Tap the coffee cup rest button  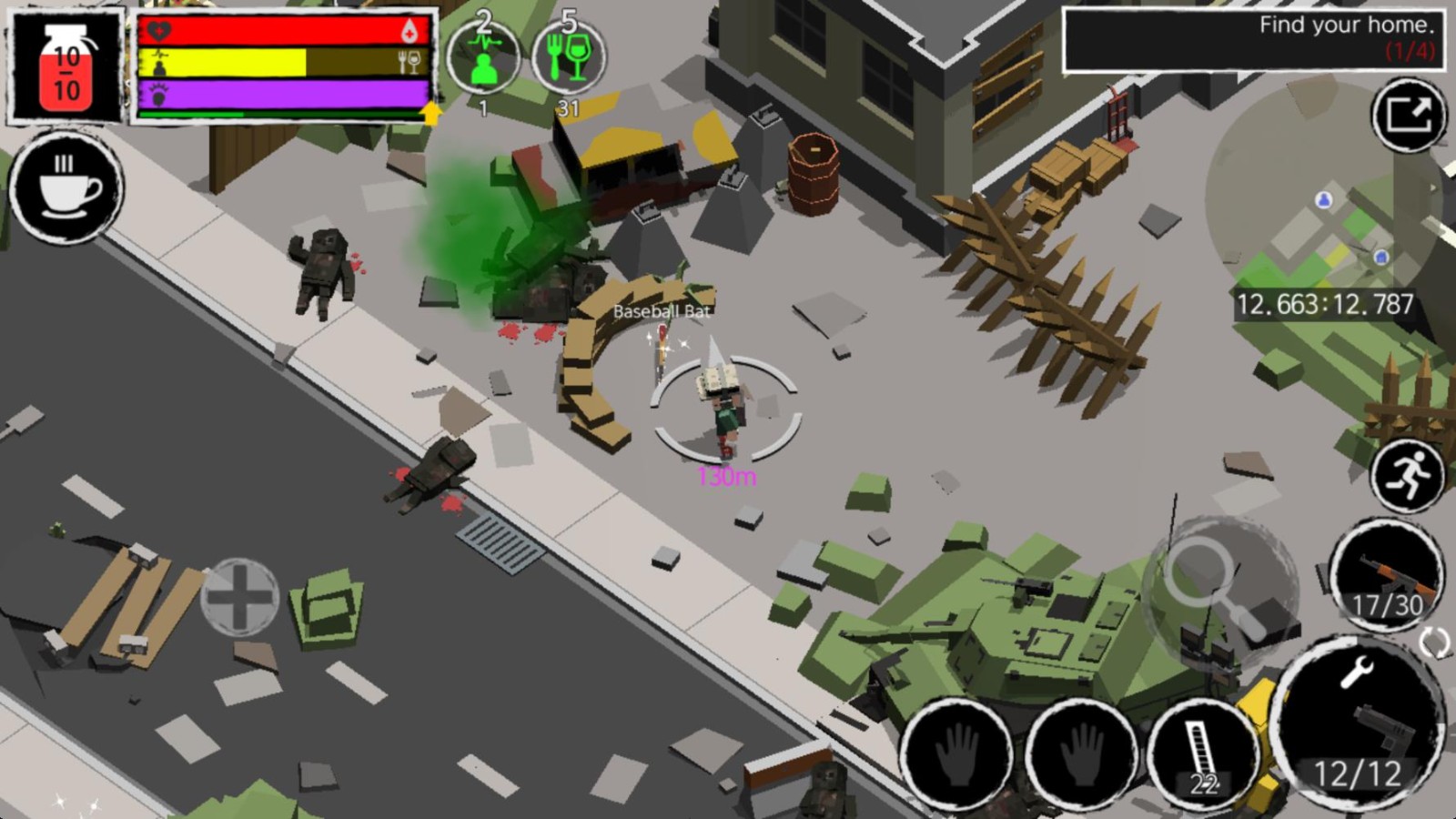[66, 188]
